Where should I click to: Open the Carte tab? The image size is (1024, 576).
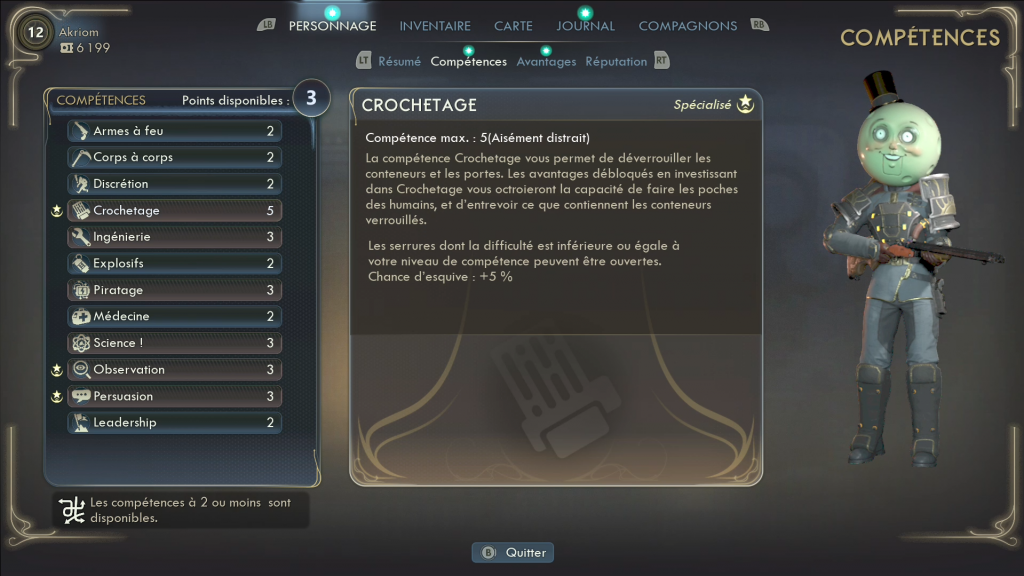[513, 26]
